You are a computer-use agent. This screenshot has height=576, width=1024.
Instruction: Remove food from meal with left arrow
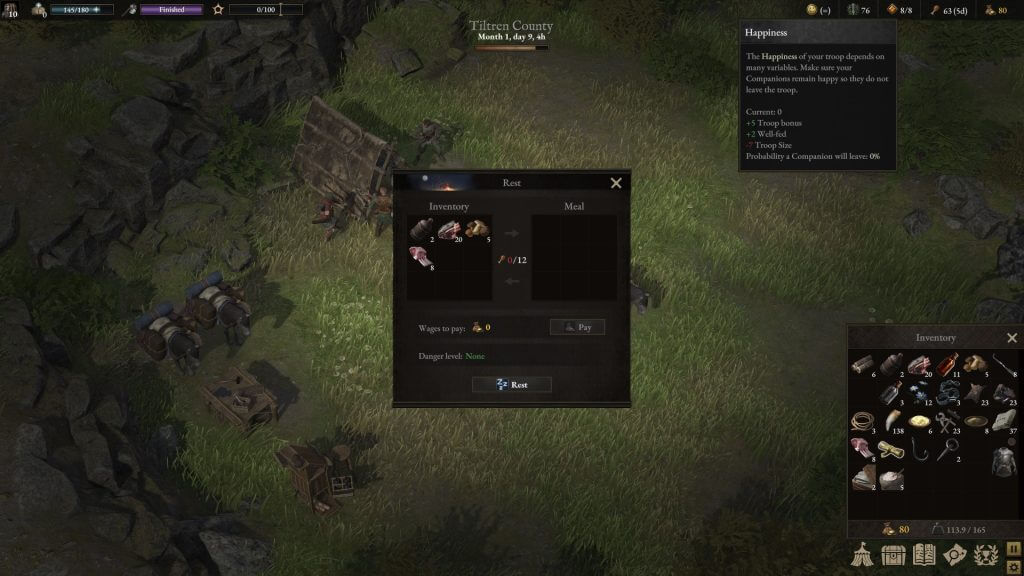click(x=512, y=281)
